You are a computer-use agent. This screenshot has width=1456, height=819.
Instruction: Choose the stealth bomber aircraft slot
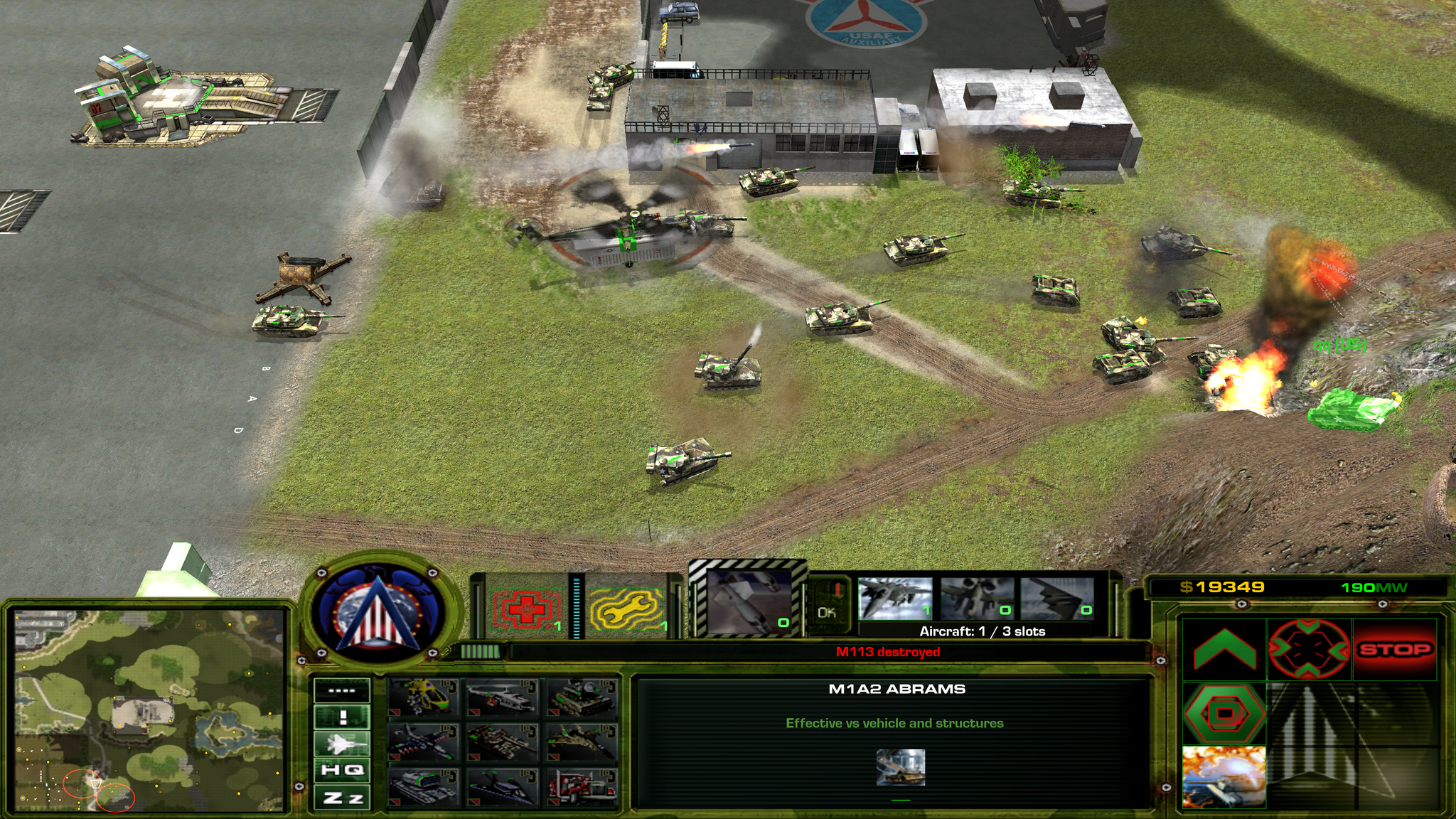(x=1058, y=599)
